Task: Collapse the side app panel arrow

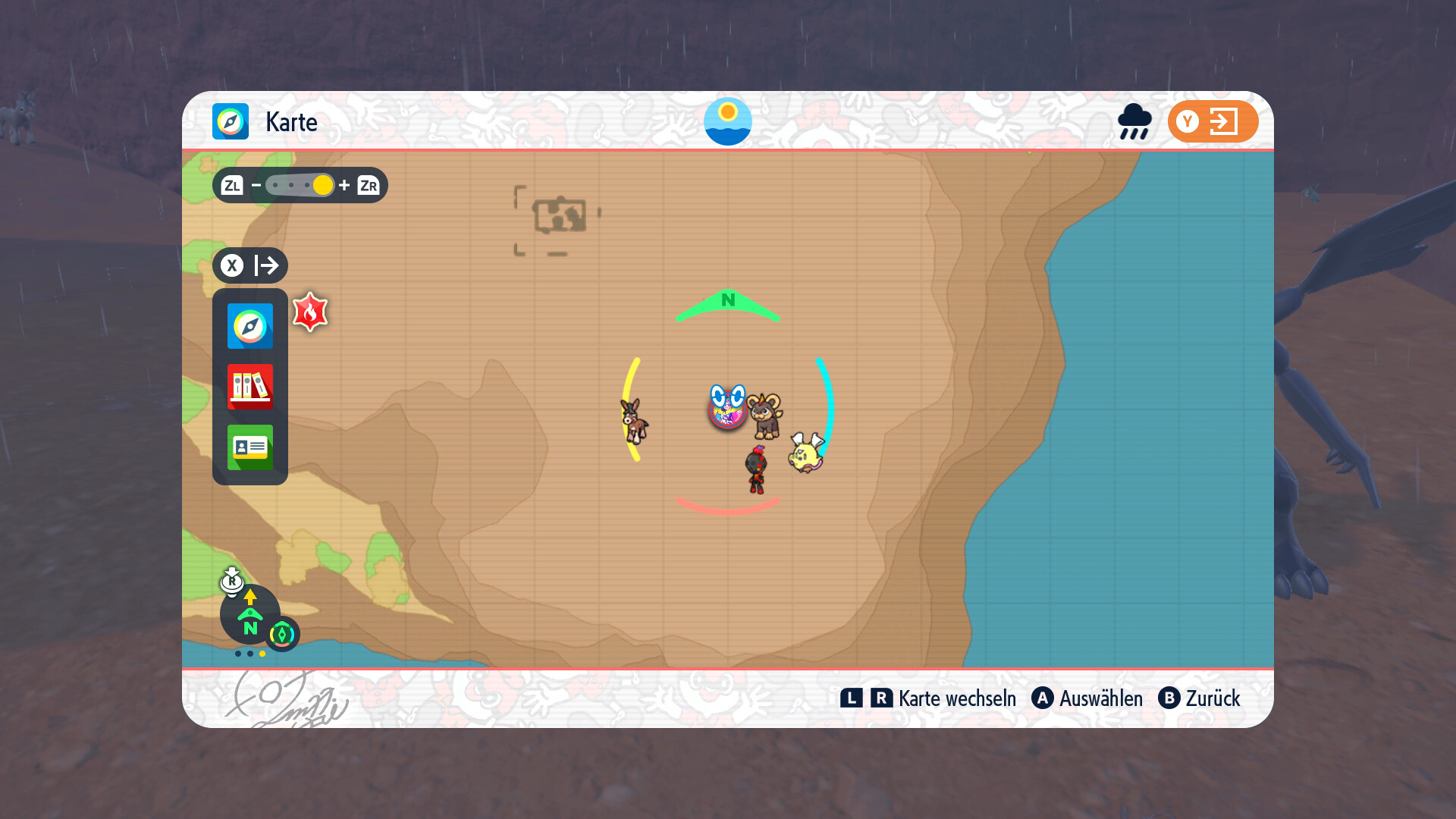Action: click(x=266, y=265)
